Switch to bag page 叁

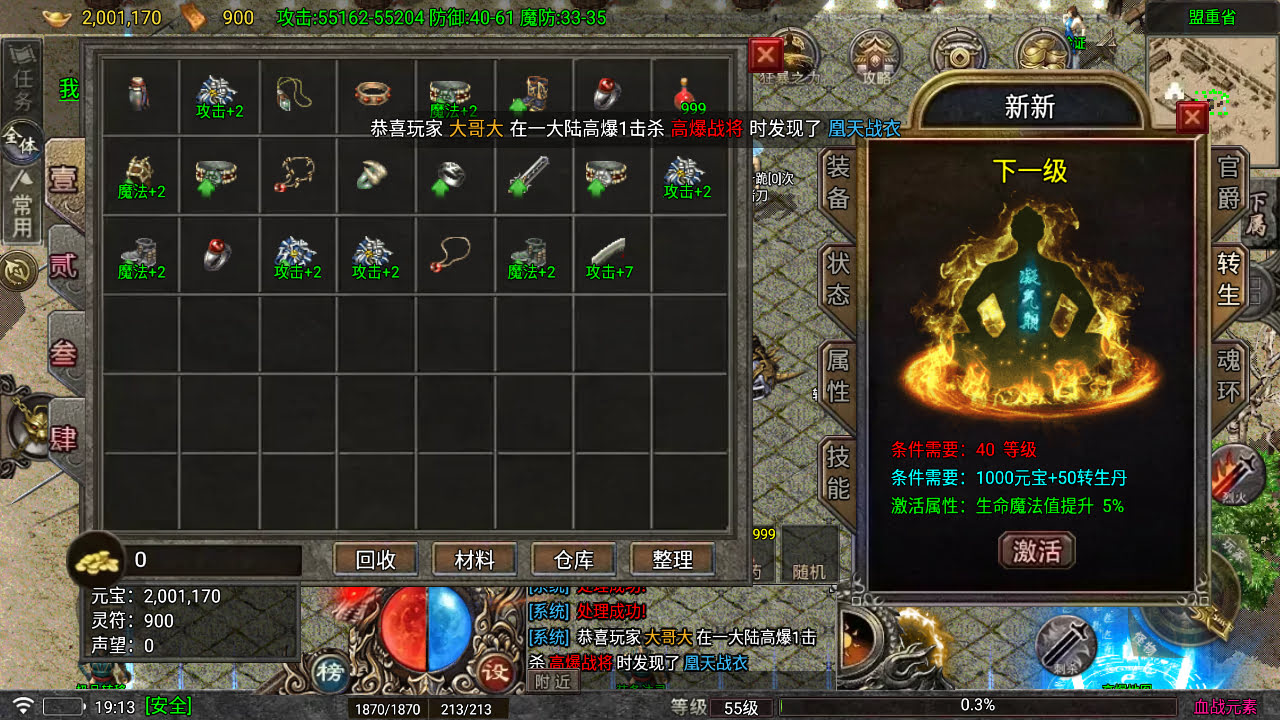pos(63,353)
